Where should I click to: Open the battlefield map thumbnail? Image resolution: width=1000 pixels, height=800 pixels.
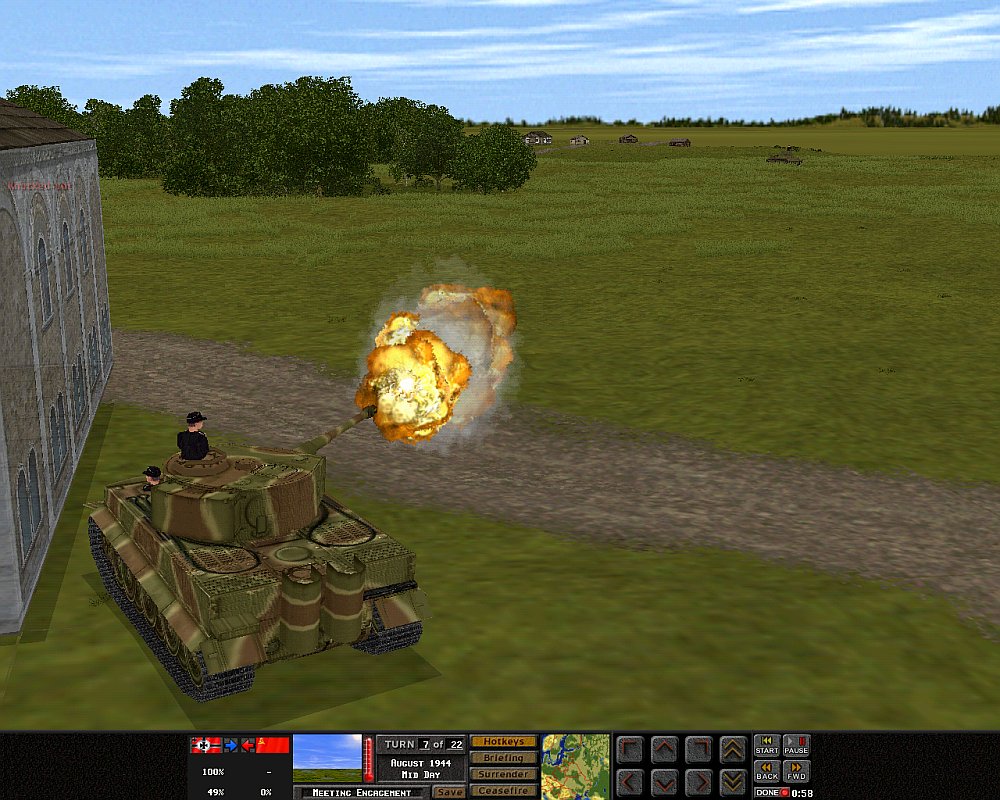tap(576, 766)
